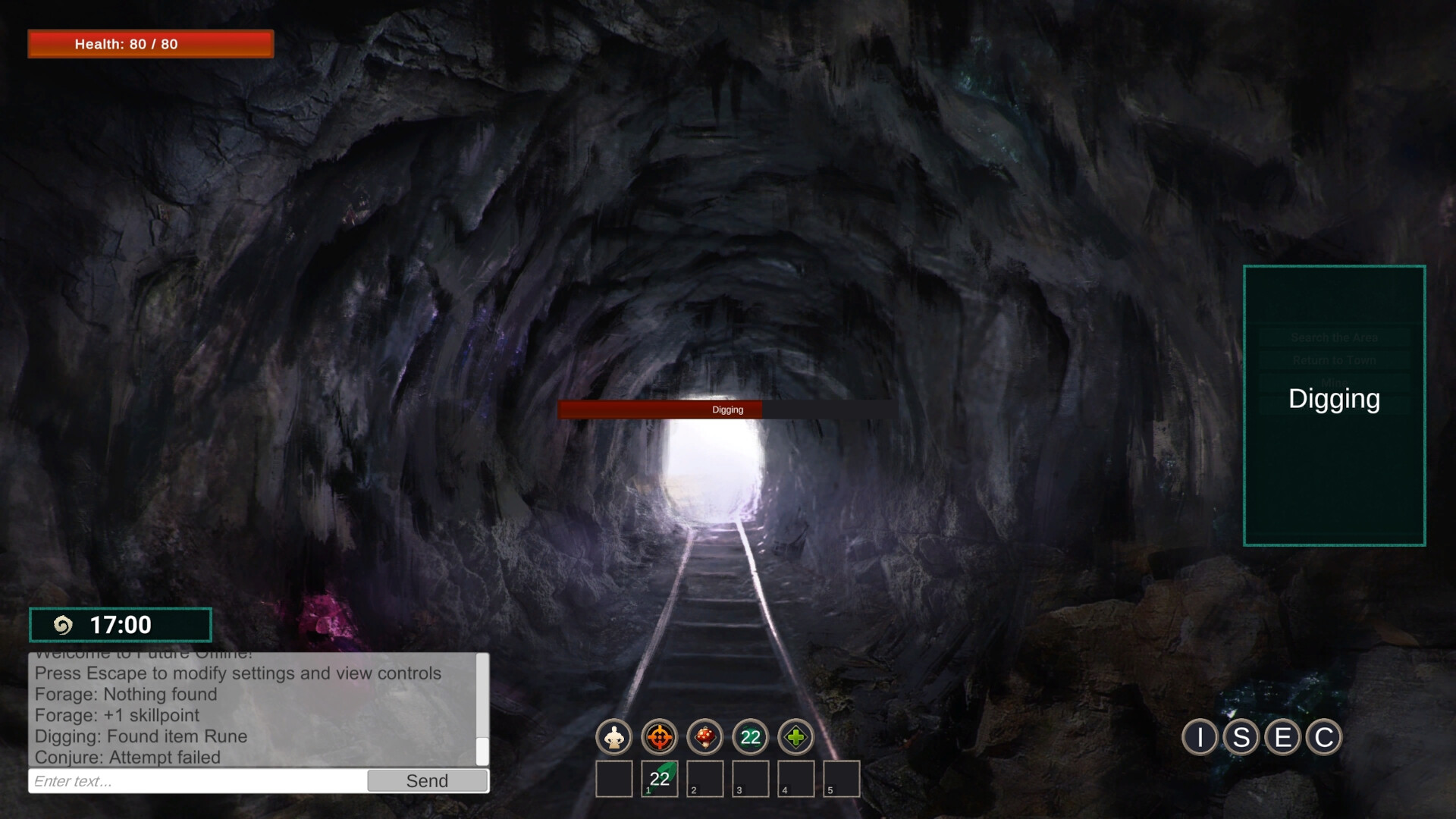The image size is (1456, 819).
Task: Click the green "22" skill orb
Action: pyautogui.click(x=750, y=736)
